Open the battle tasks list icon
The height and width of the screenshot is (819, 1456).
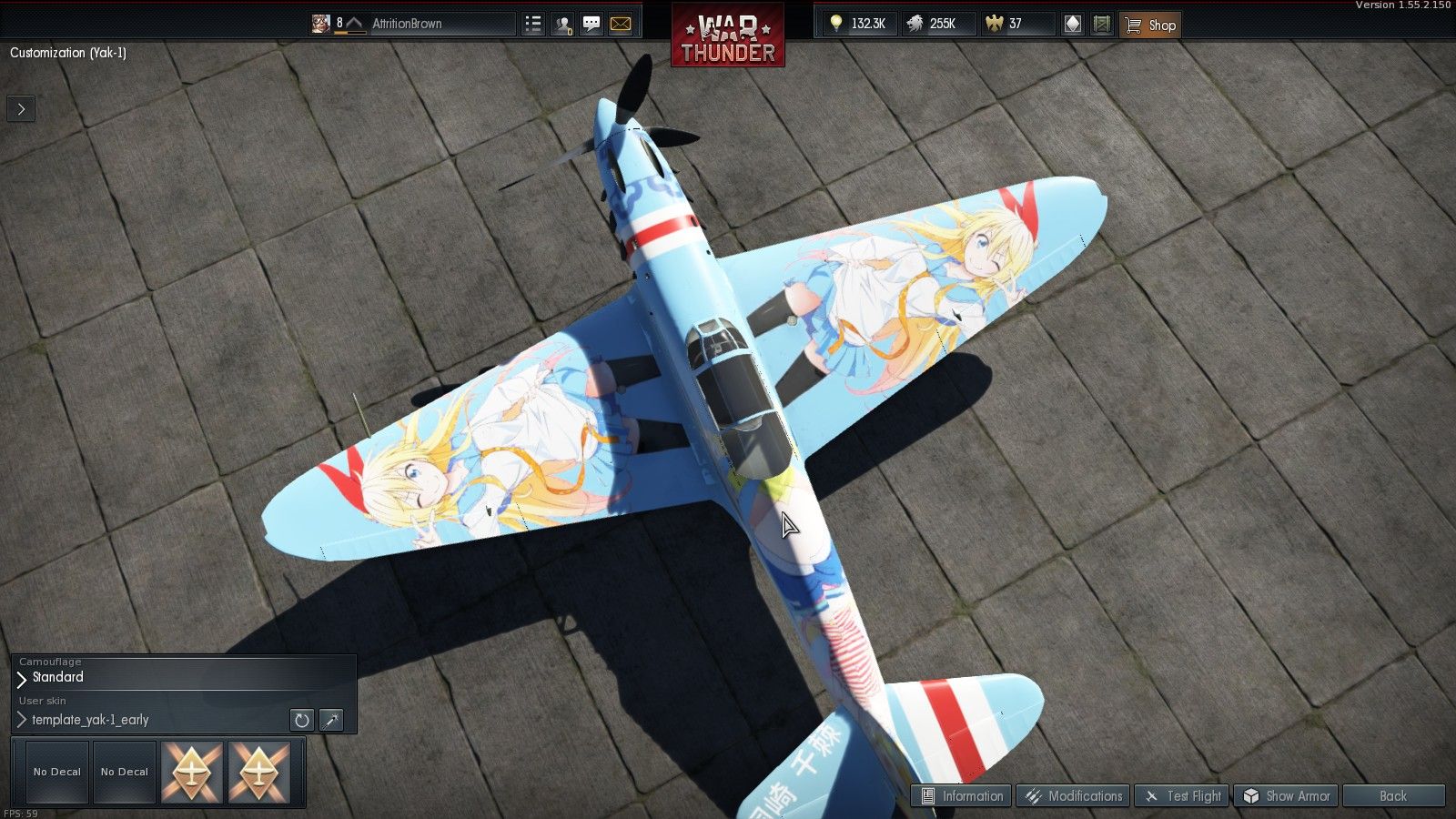point(532,24)
